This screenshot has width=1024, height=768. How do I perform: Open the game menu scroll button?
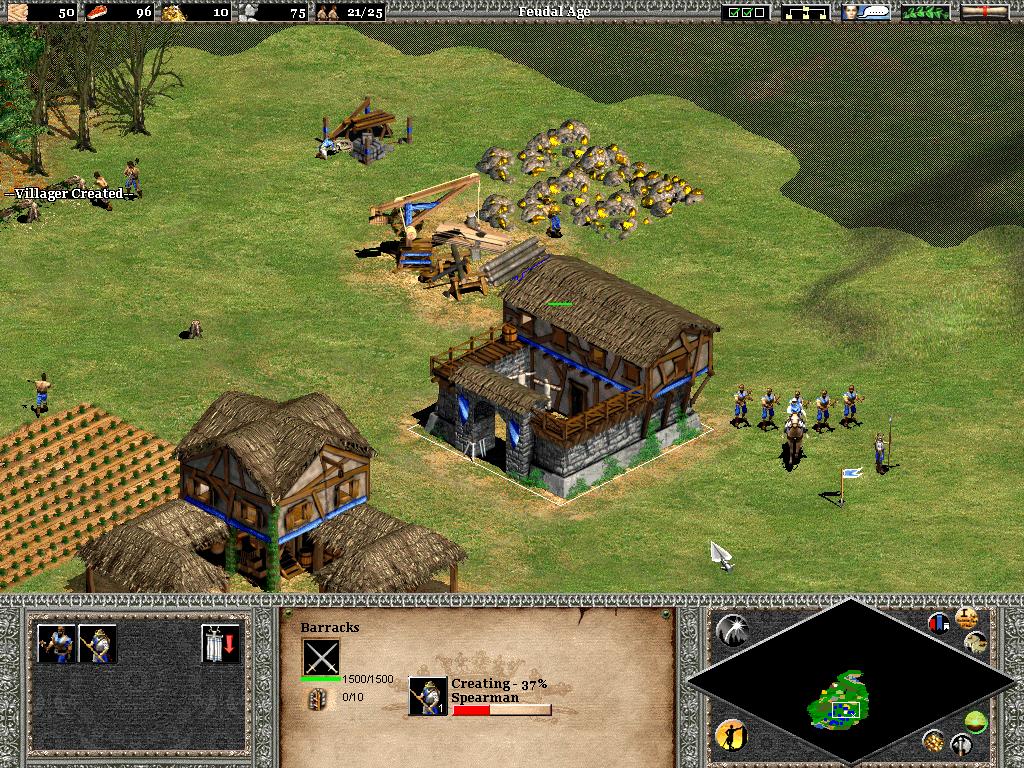tap(984, 13)
